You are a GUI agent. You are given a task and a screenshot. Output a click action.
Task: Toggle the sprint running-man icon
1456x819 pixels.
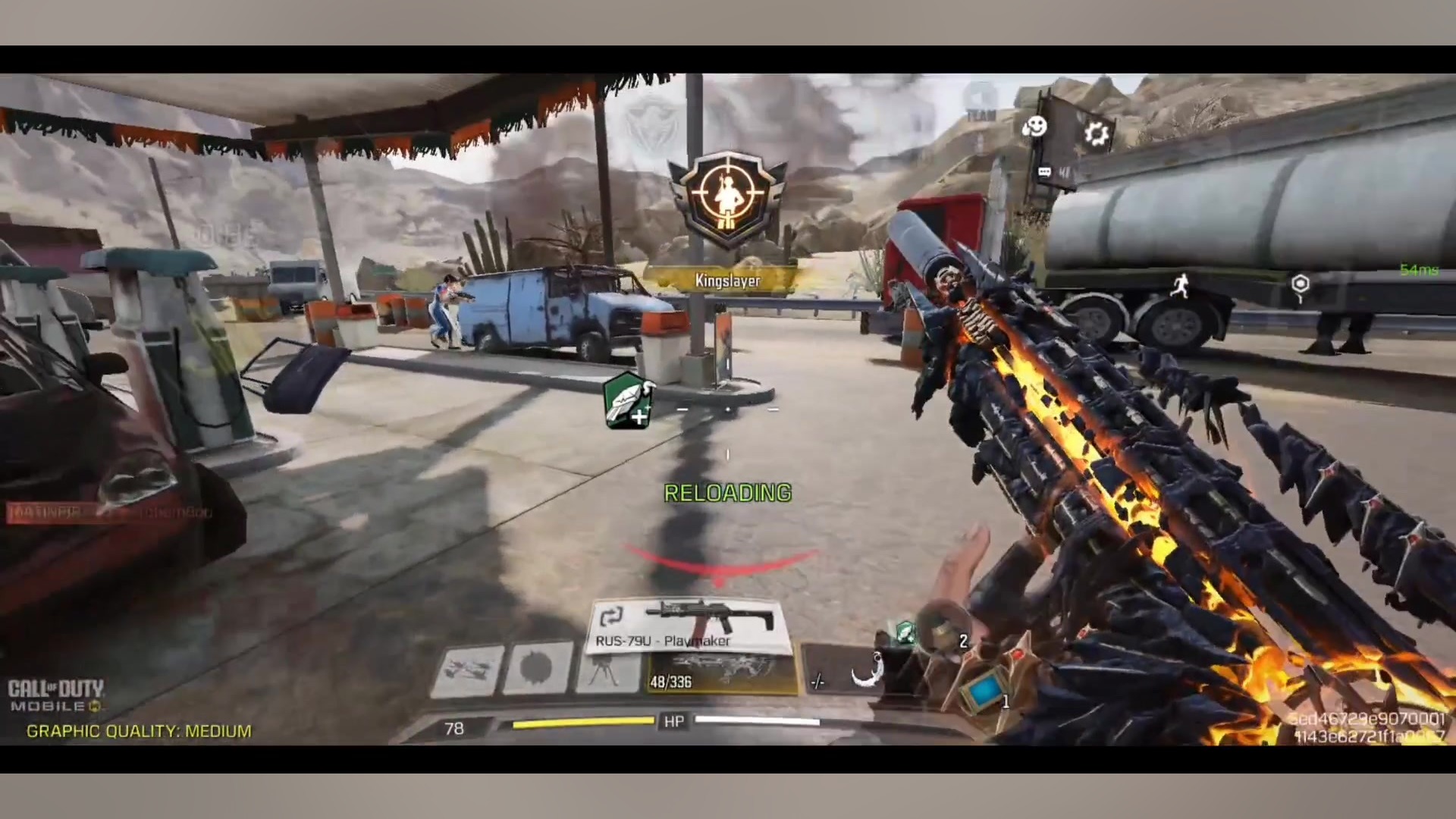[1180, 287]
